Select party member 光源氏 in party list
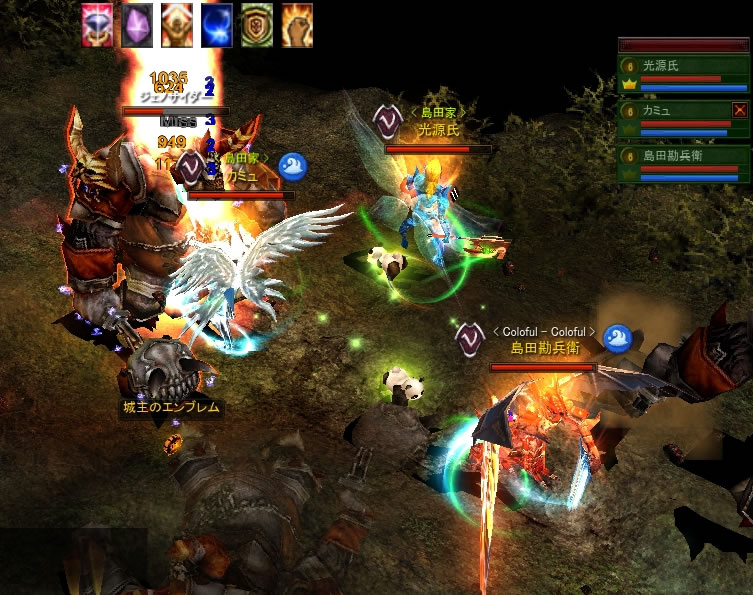This screenshot has height=595, width=753. (684, 73)
